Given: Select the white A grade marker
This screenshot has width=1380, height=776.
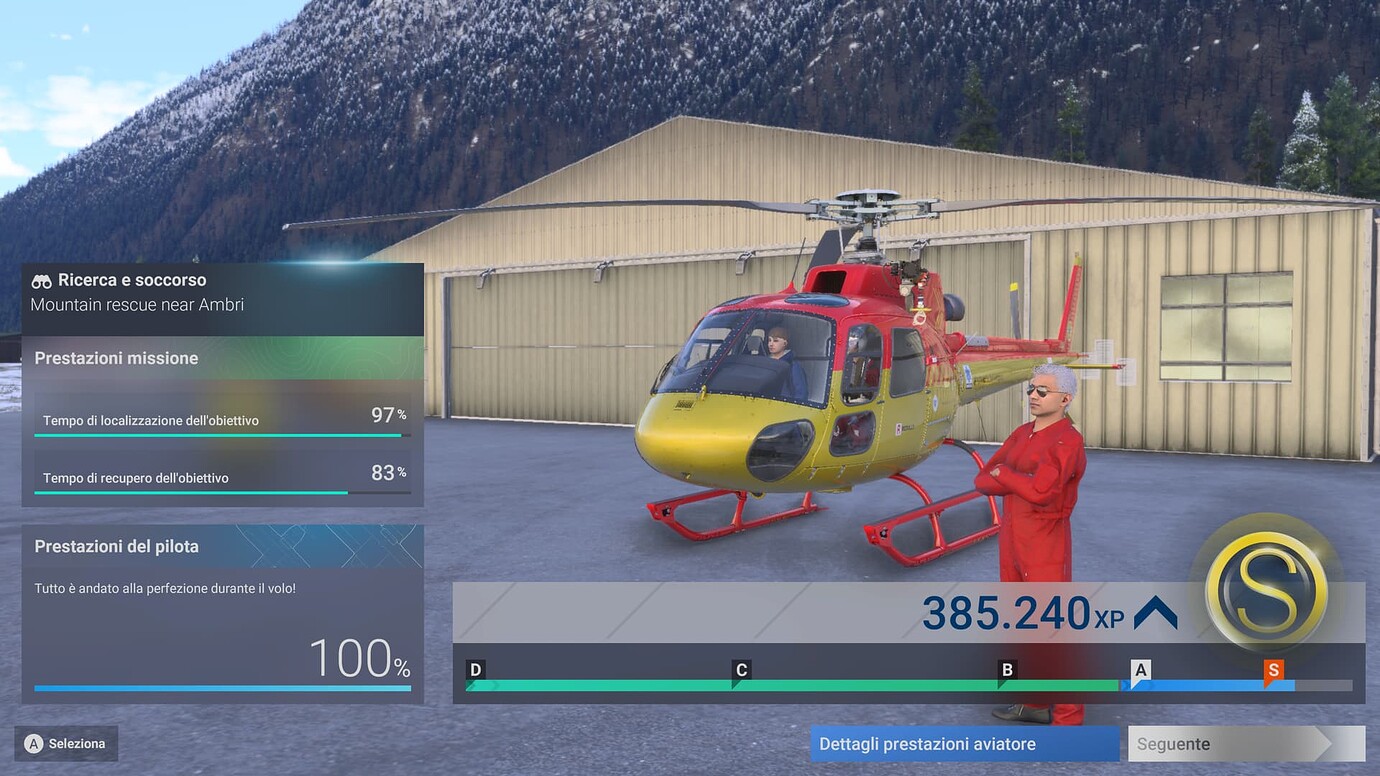Looking at the screenshot, I should [x=1140, y=670].
